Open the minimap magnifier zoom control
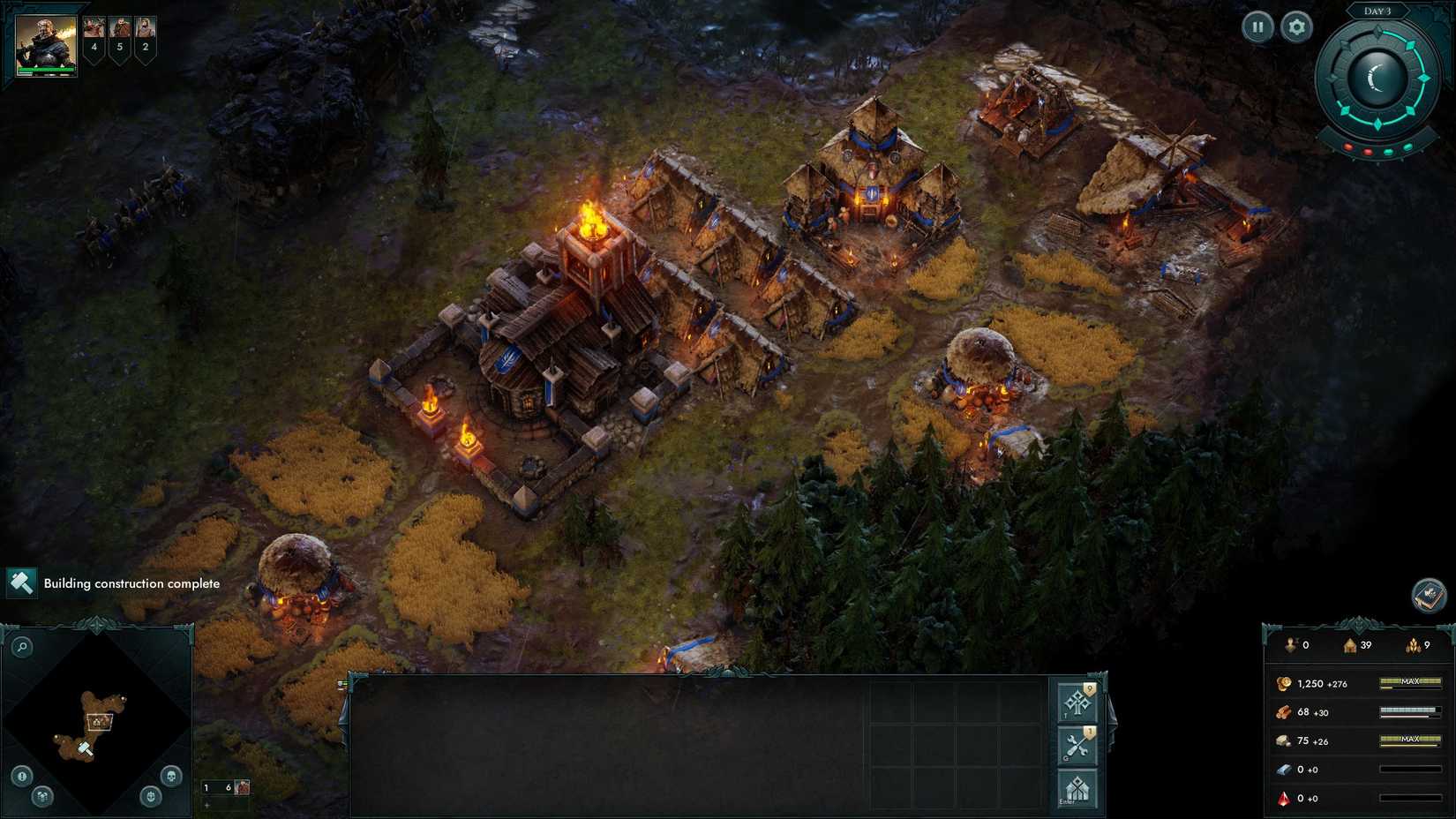This screenshot has width=1456, height=819. pyautogui.click(x=23, y=646)
